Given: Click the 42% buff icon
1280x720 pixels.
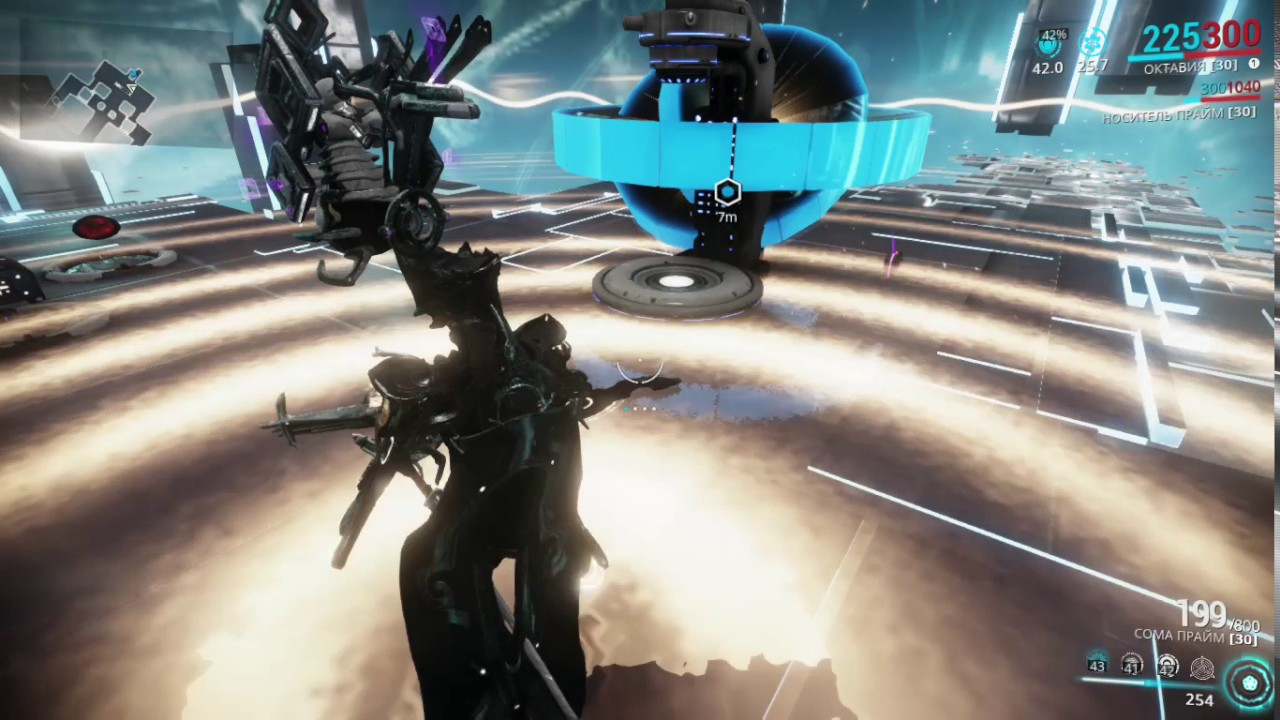Looking at the screenshot, I should click(x=1049, y=44).
